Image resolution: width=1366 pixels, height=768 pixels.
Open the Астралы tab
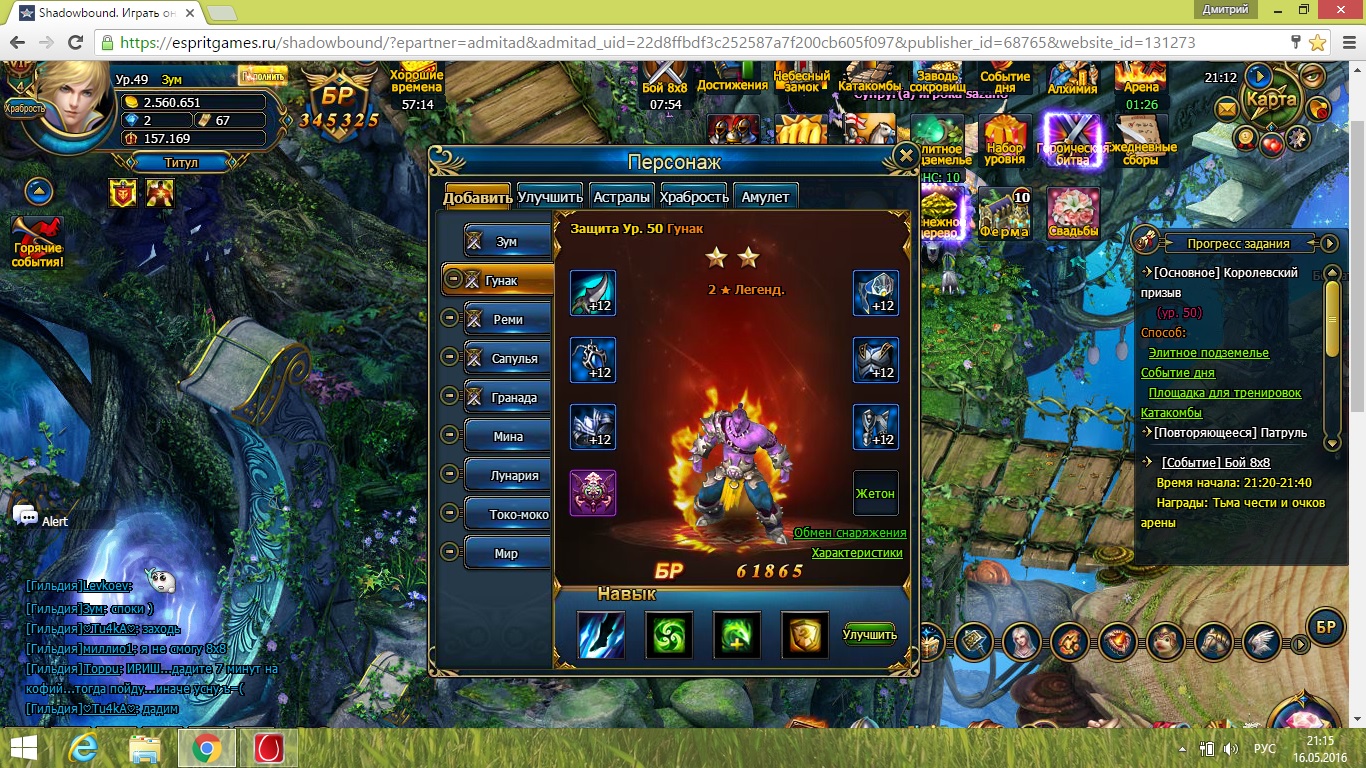(622, 197)
